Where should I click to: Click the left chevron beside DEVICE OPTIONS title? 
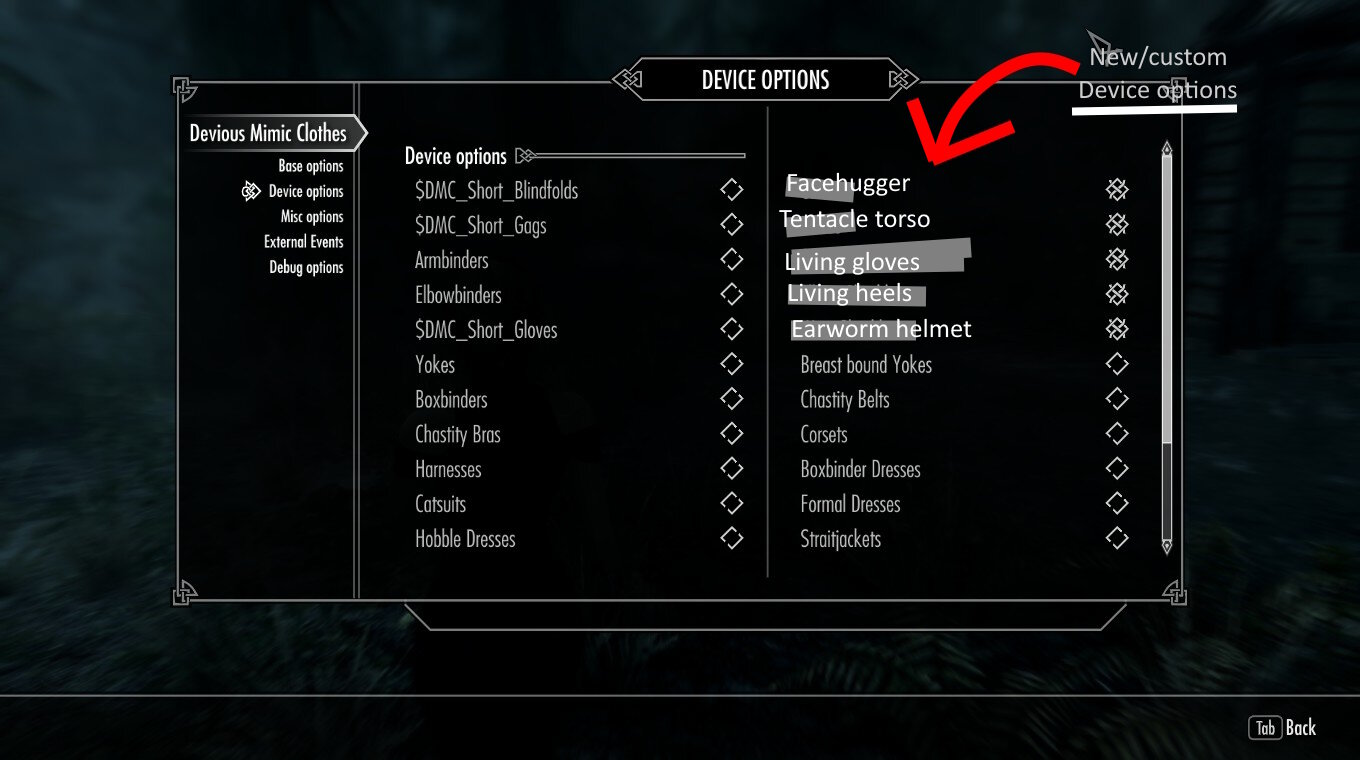coord(627,79)
